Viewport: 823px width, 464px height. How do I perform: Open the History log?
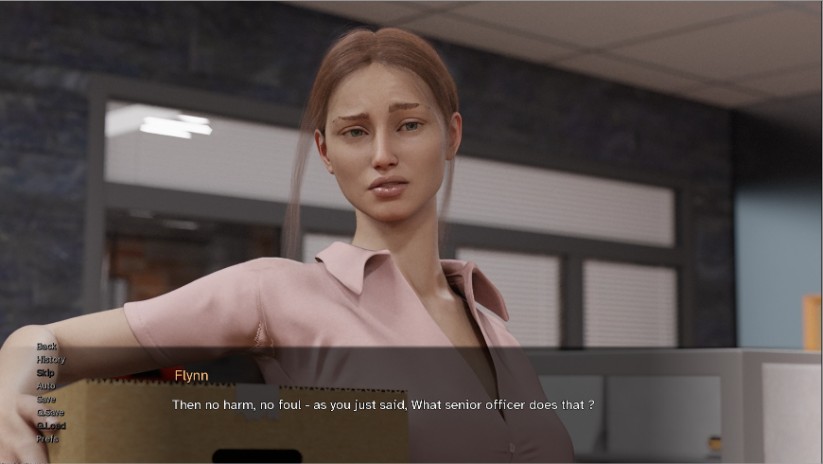pos(51,359)
